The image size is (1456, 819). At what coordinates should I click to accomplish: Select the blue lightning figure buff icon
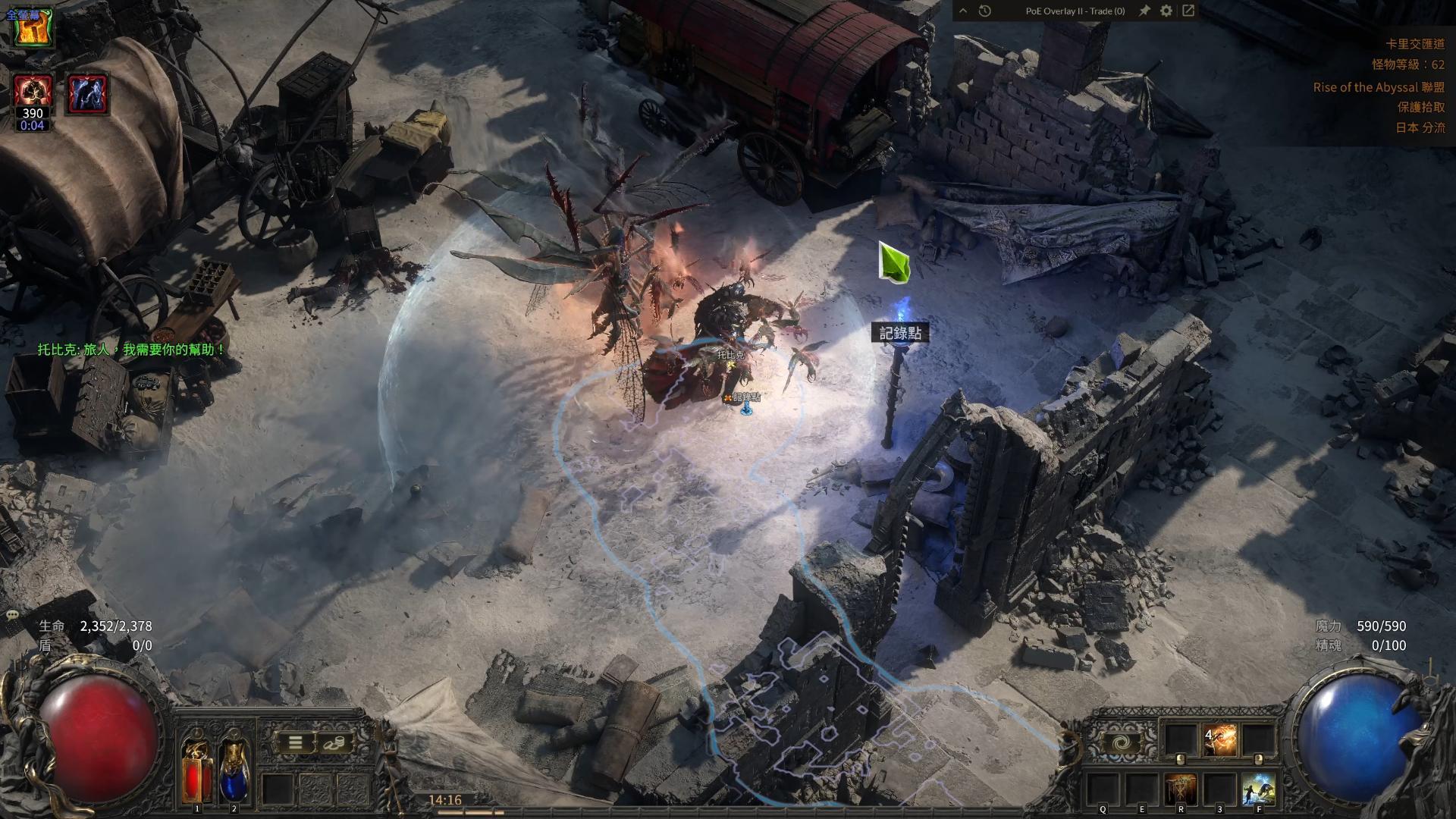tap(88, 94)
